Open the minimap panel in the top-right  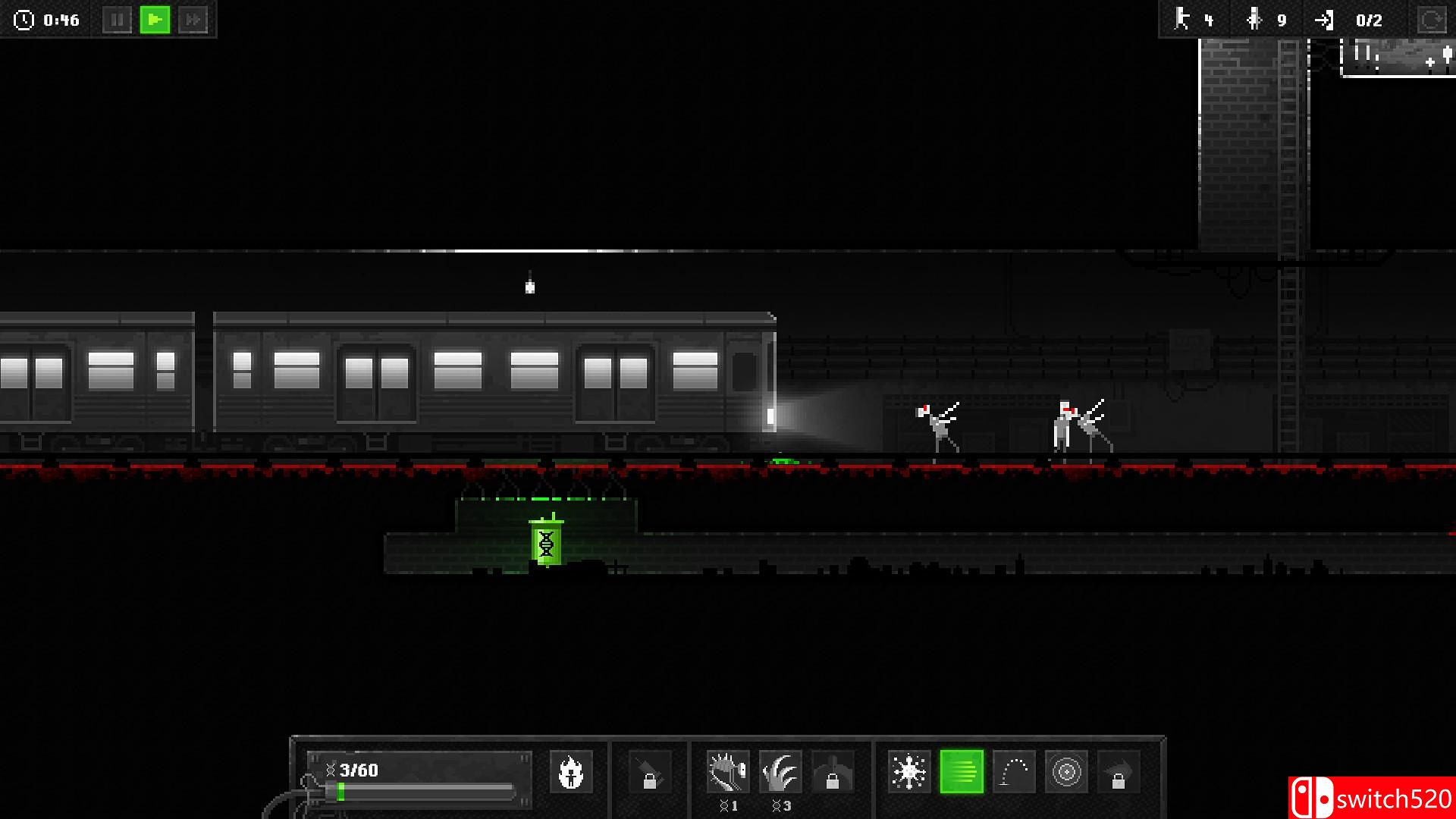[1399, 57]
